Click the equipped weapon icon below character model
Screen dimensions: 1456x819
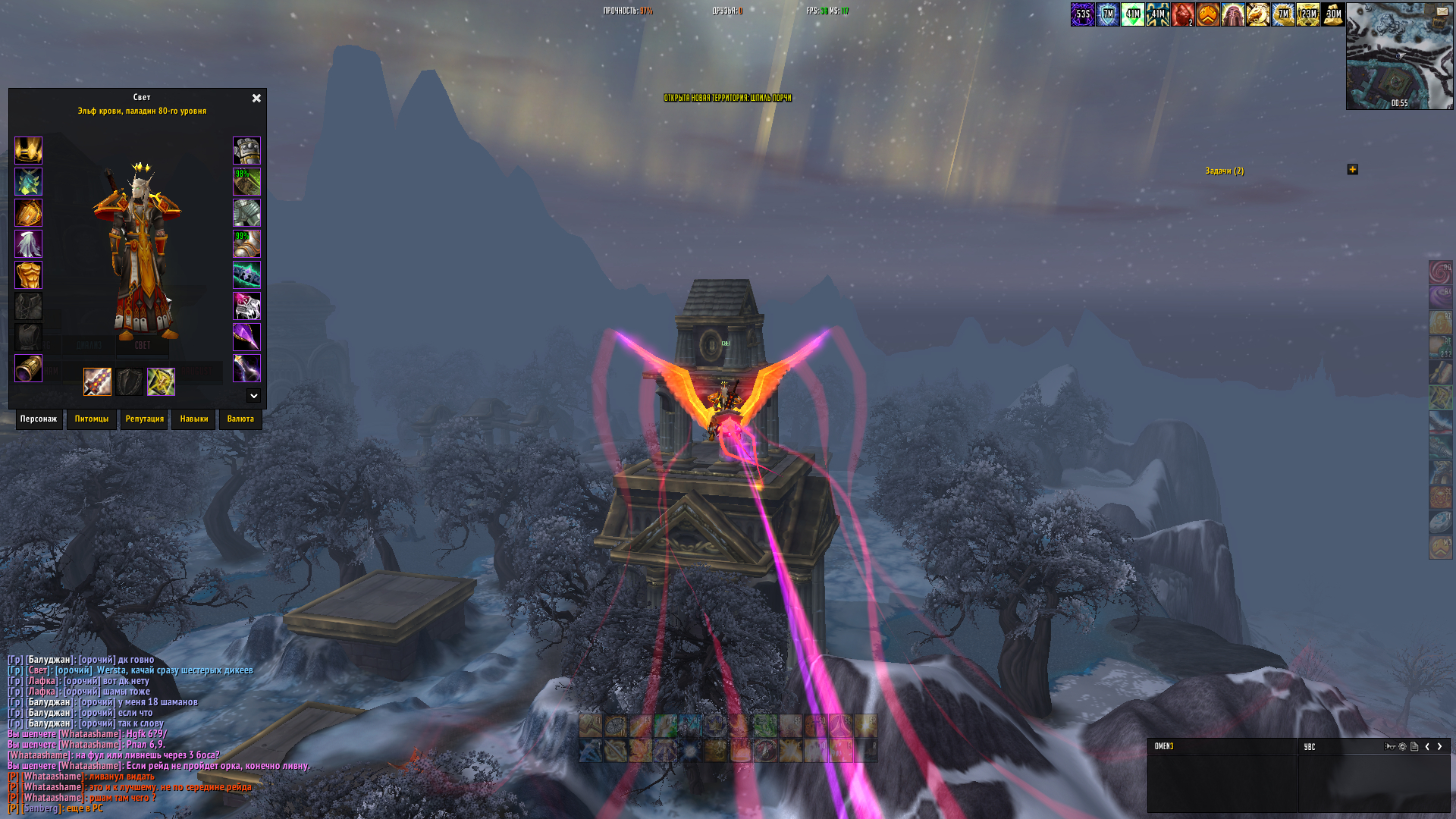[97, 382]
